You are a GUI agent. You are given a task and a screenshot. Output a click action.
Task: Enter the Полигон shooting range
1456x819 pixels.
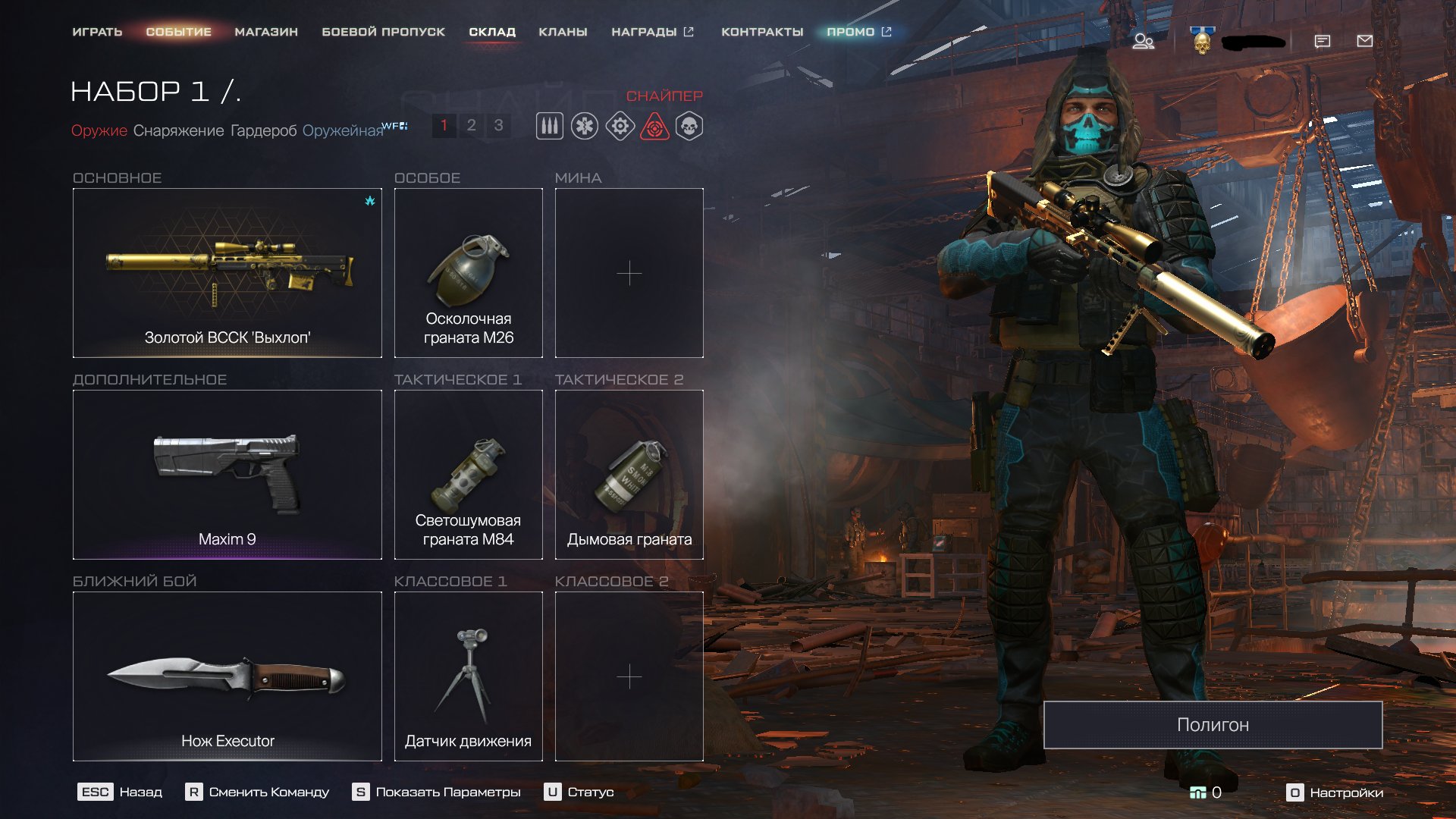[1213, 724]
